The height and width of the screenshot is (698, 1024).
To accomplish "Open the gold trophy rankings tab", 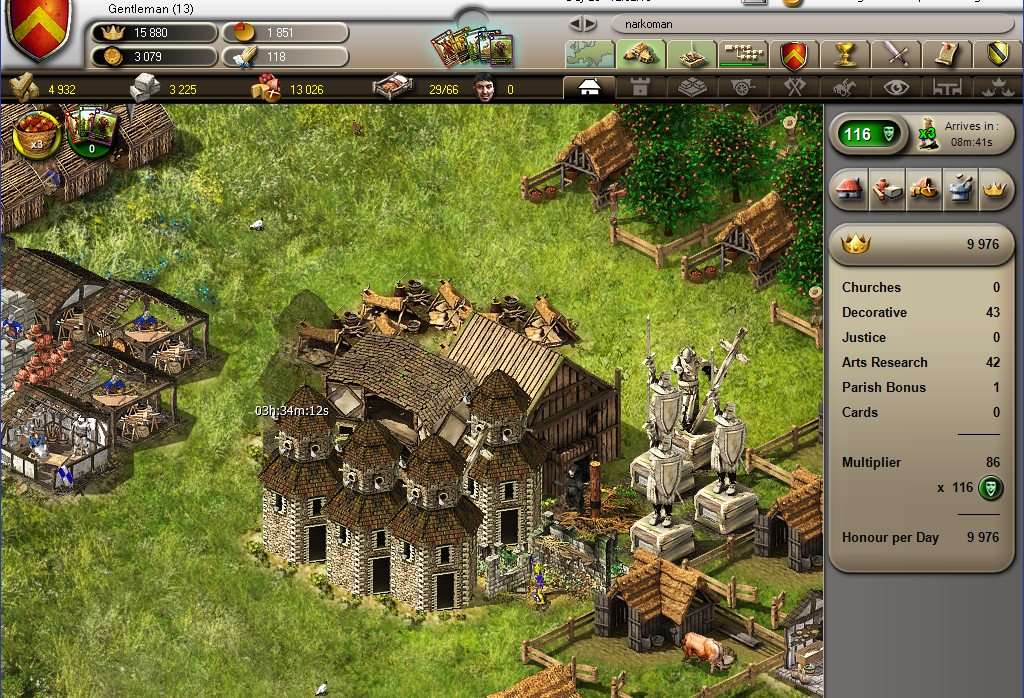I will click(845, 53).
